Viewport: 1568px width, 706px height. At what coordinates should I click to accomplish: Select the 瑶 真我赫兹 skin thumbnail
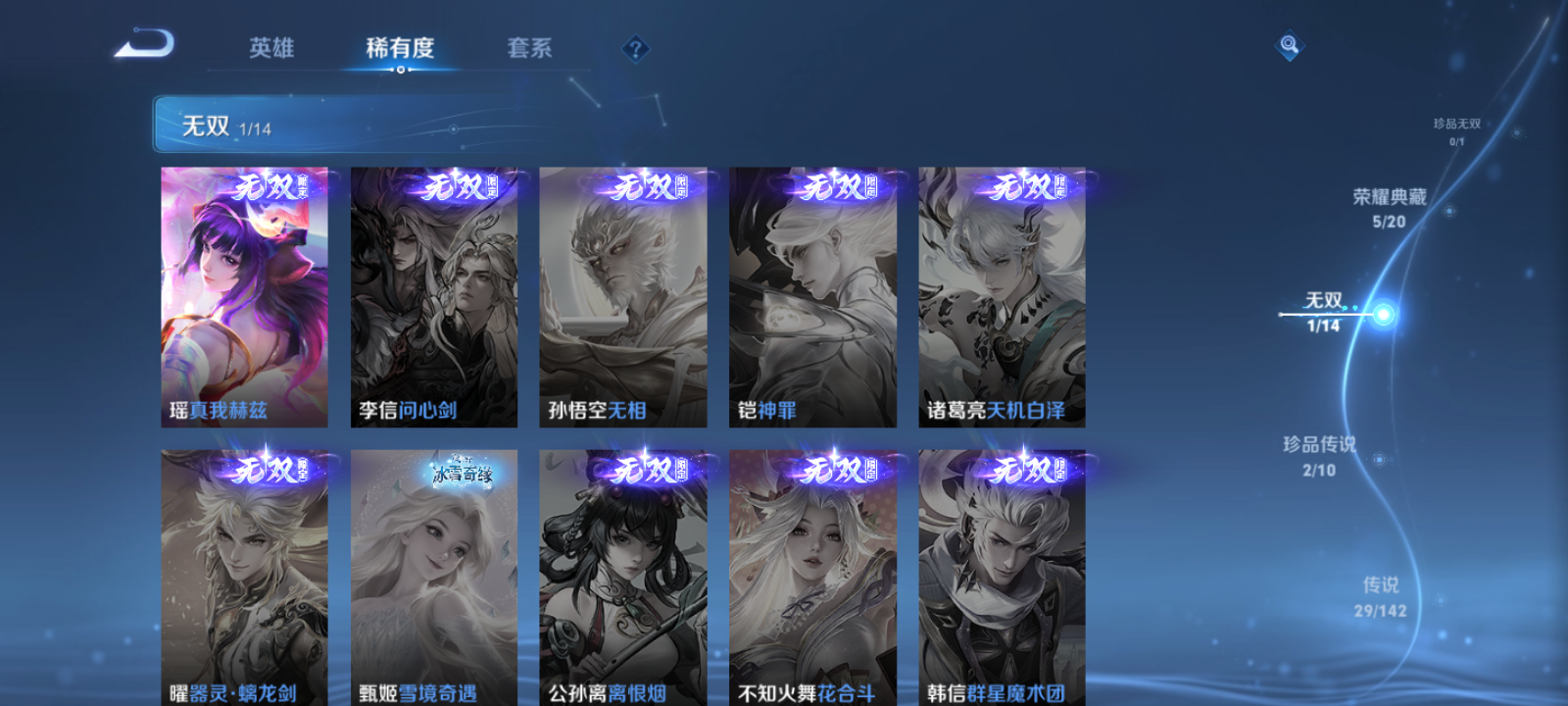coord(243,294)
